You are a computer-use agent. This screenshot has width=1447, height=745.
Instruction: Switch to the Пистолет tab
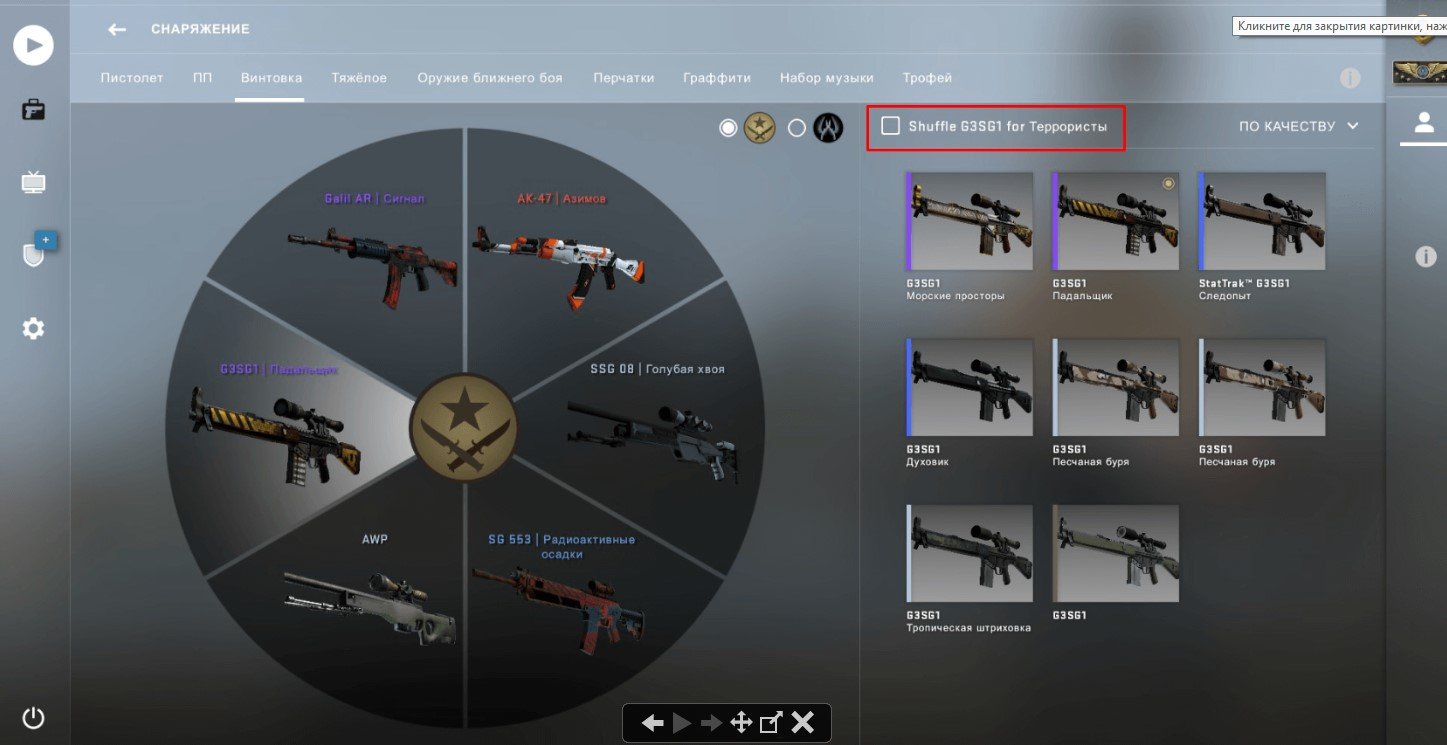coord(132,78)
